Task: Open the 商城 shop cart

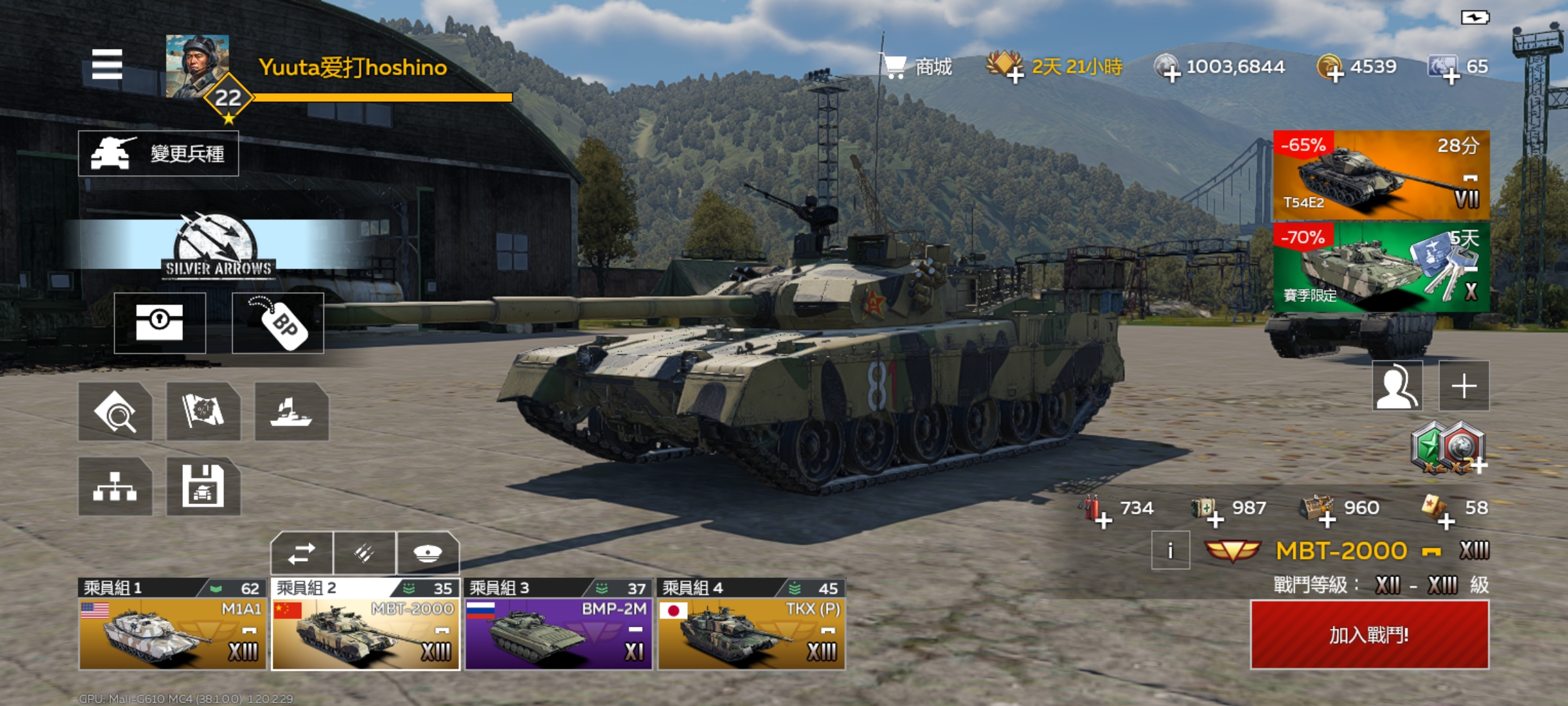Action: point(917,67)
